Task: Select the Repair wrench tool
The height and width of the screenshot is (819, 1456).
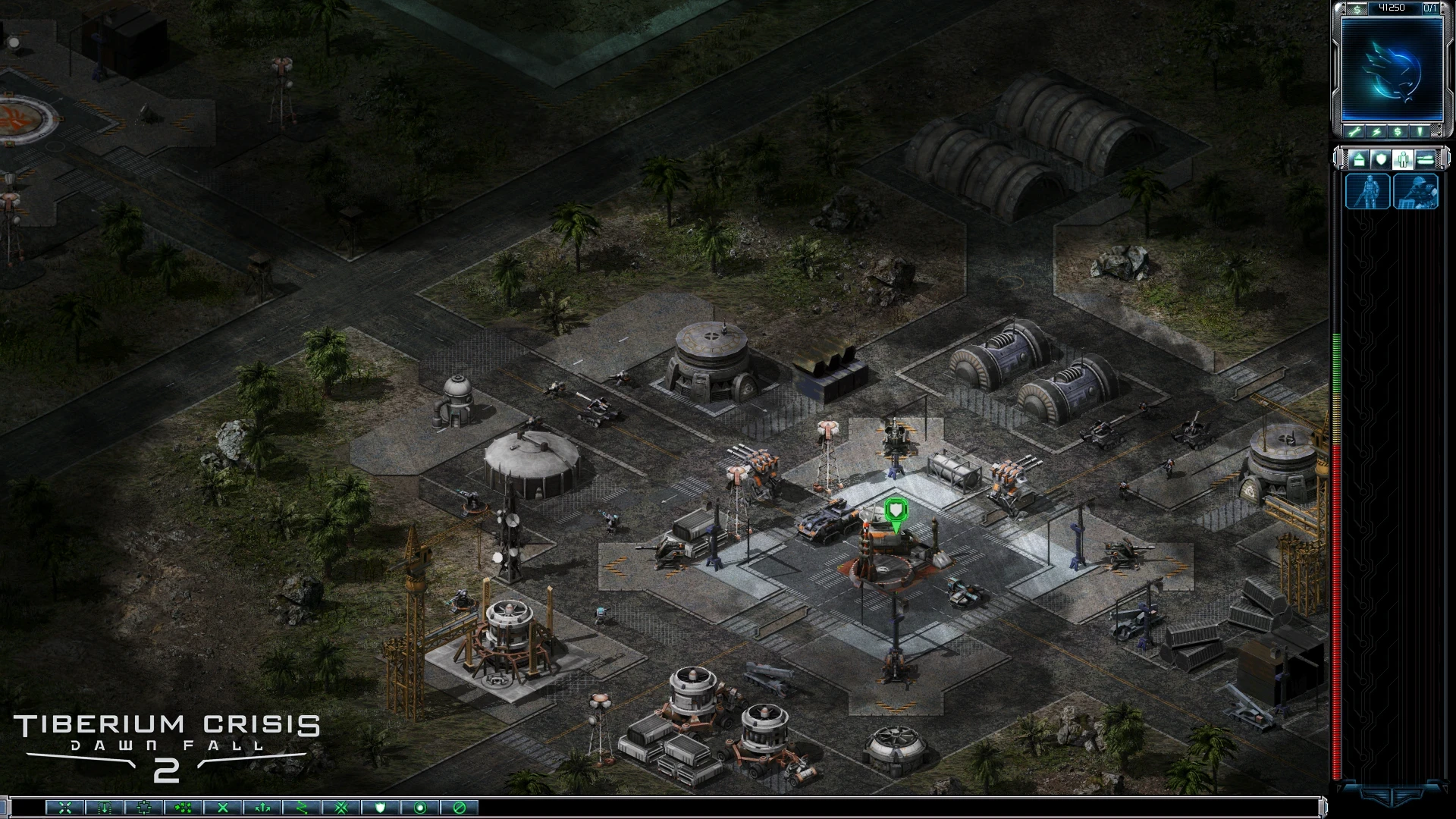Action: (1354, 133)
